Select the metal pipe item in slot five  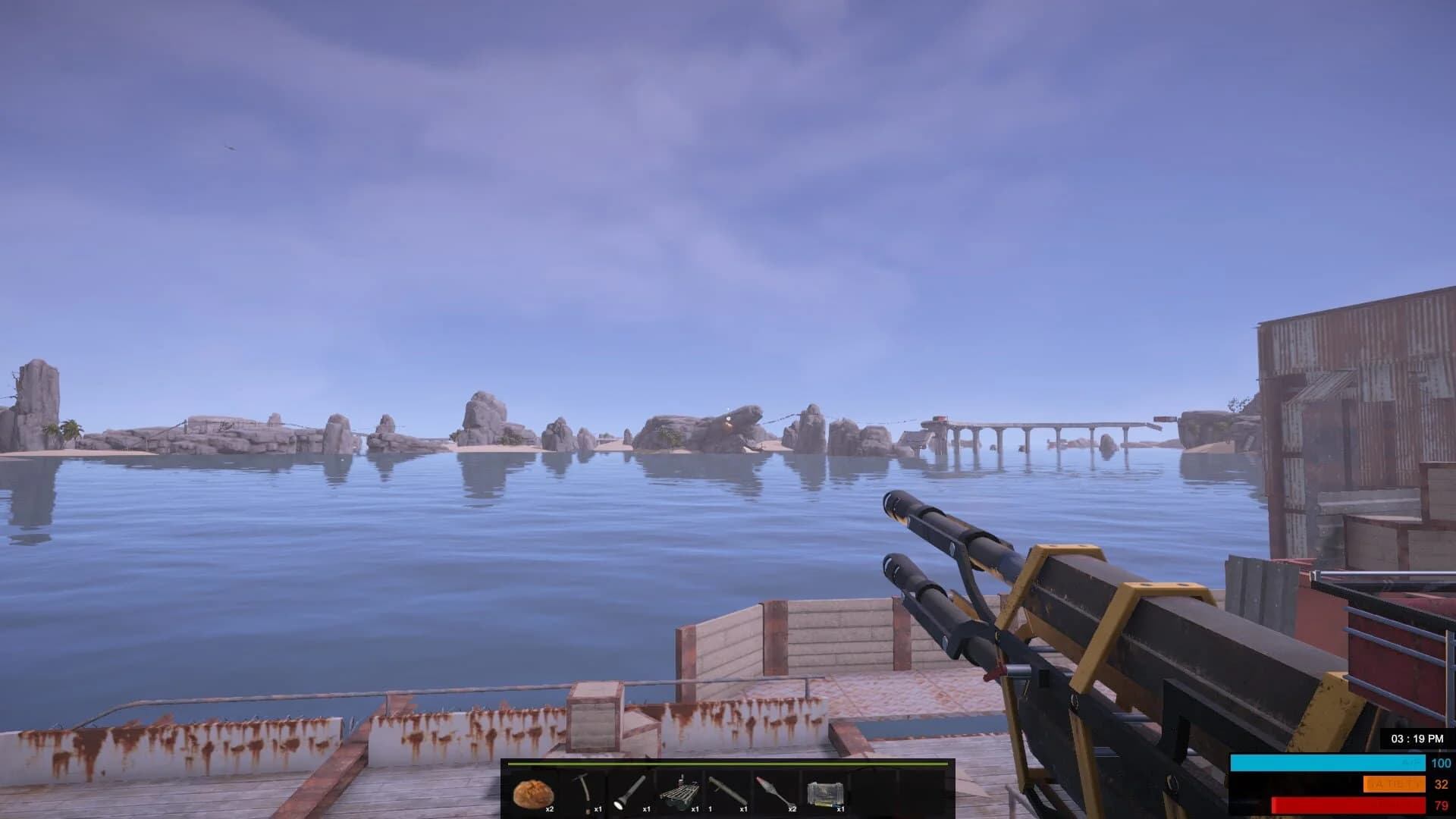pos(728,792)
